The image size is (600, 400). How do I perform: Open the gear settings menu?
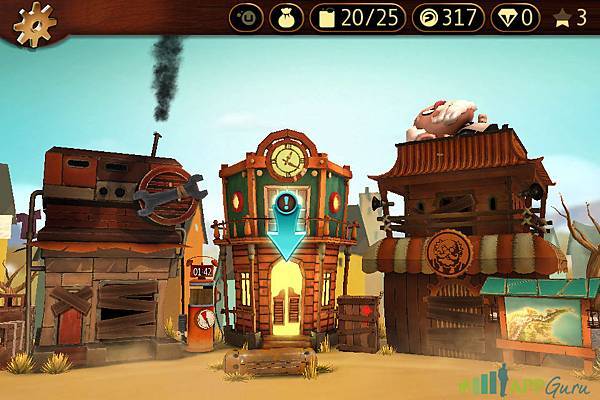pyautogui.click(x=28, y=19)
